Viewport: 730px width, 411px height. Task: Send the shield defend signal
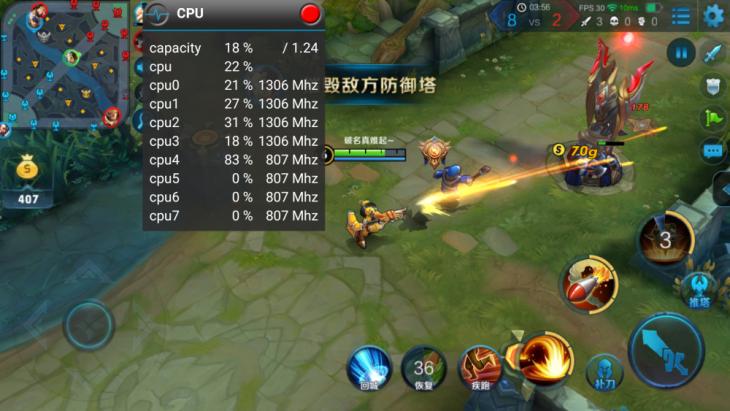(712, 86)
